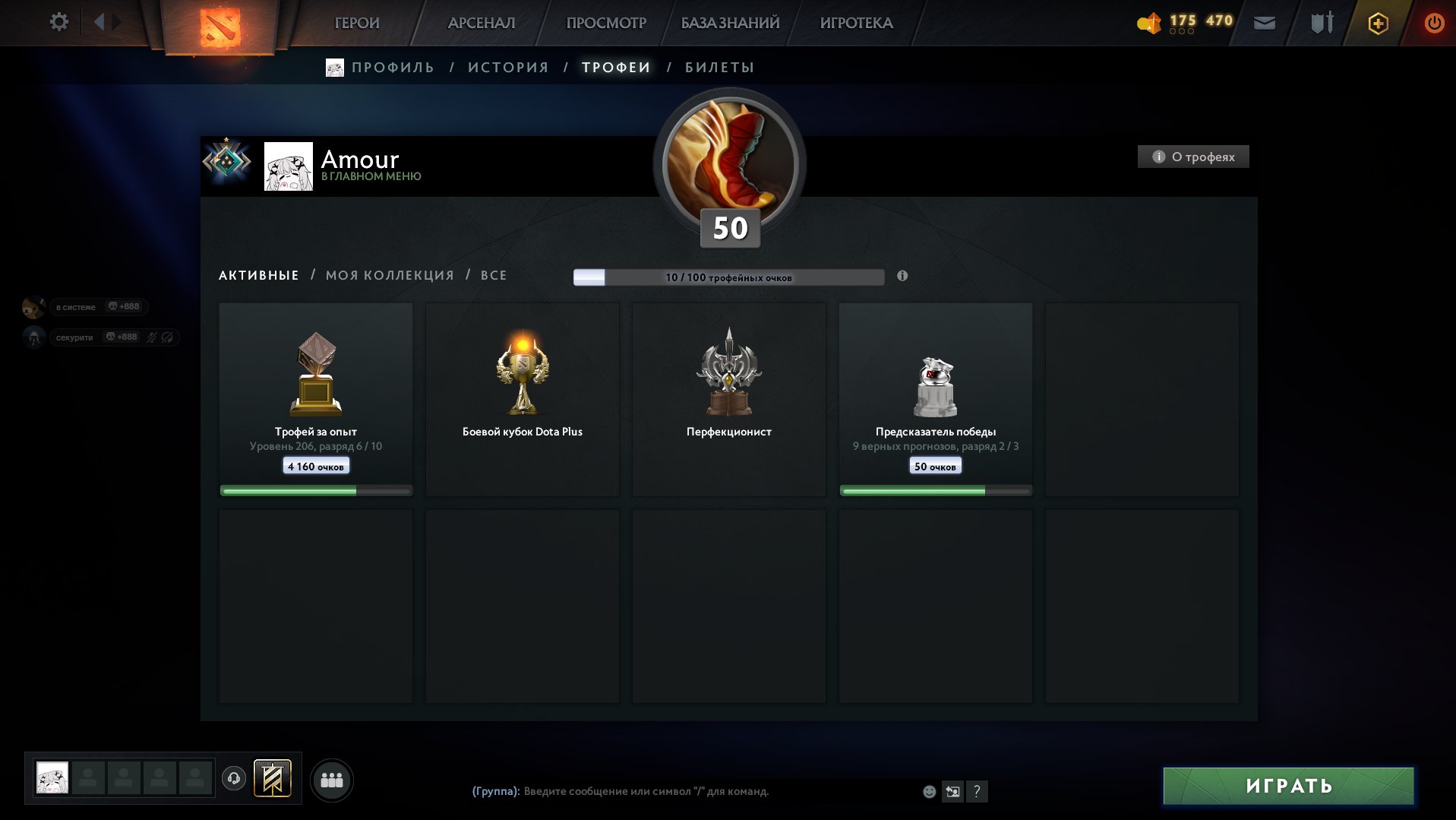Open the mail inbox icon
1456x820 pixels.
(x=1263, y=24)
